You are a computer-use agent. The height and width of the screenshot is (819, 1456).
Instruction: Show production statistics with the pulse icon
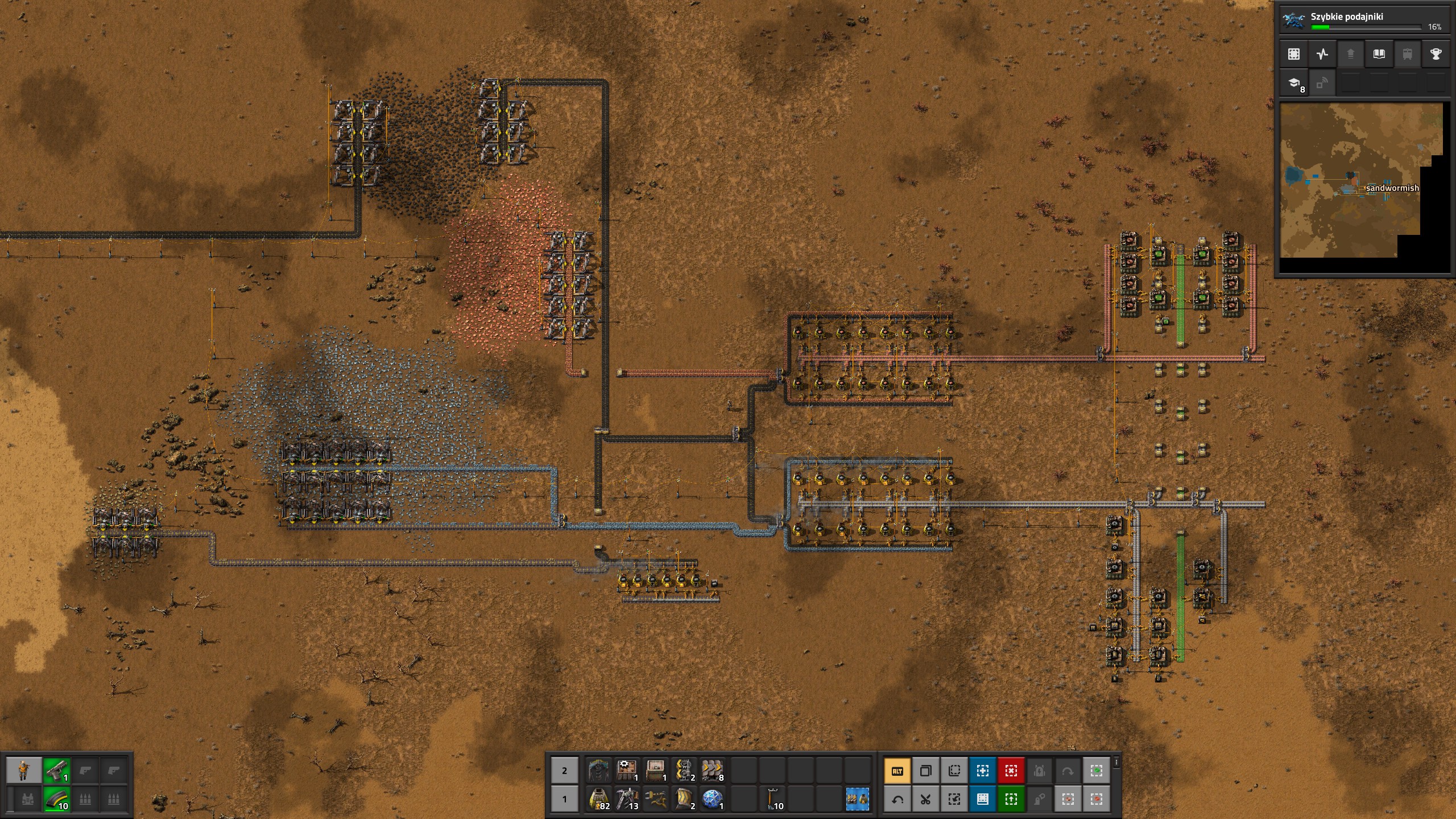(1322, 54)
